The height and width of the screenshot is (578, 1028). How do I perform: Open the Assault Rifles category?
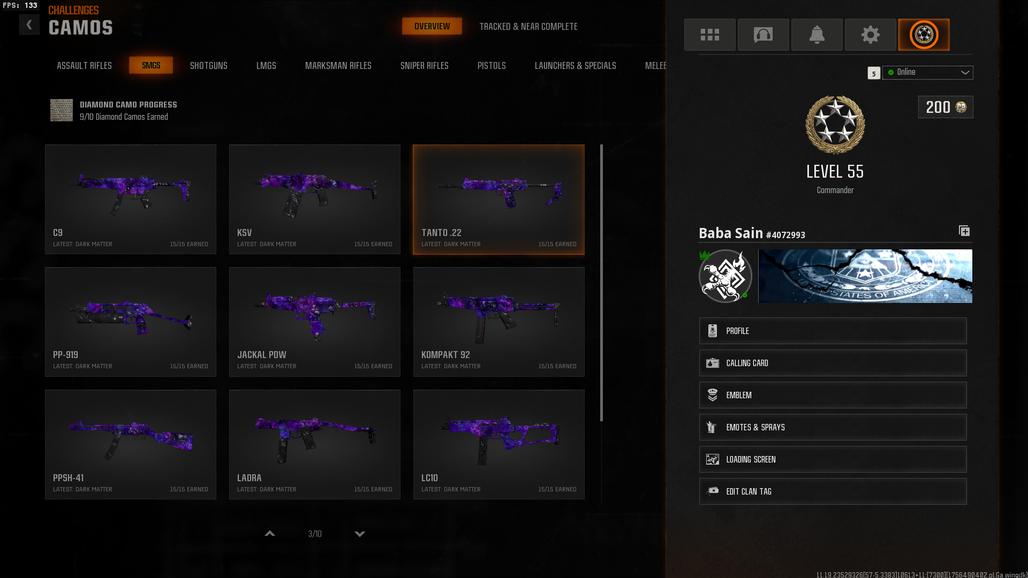84,66
